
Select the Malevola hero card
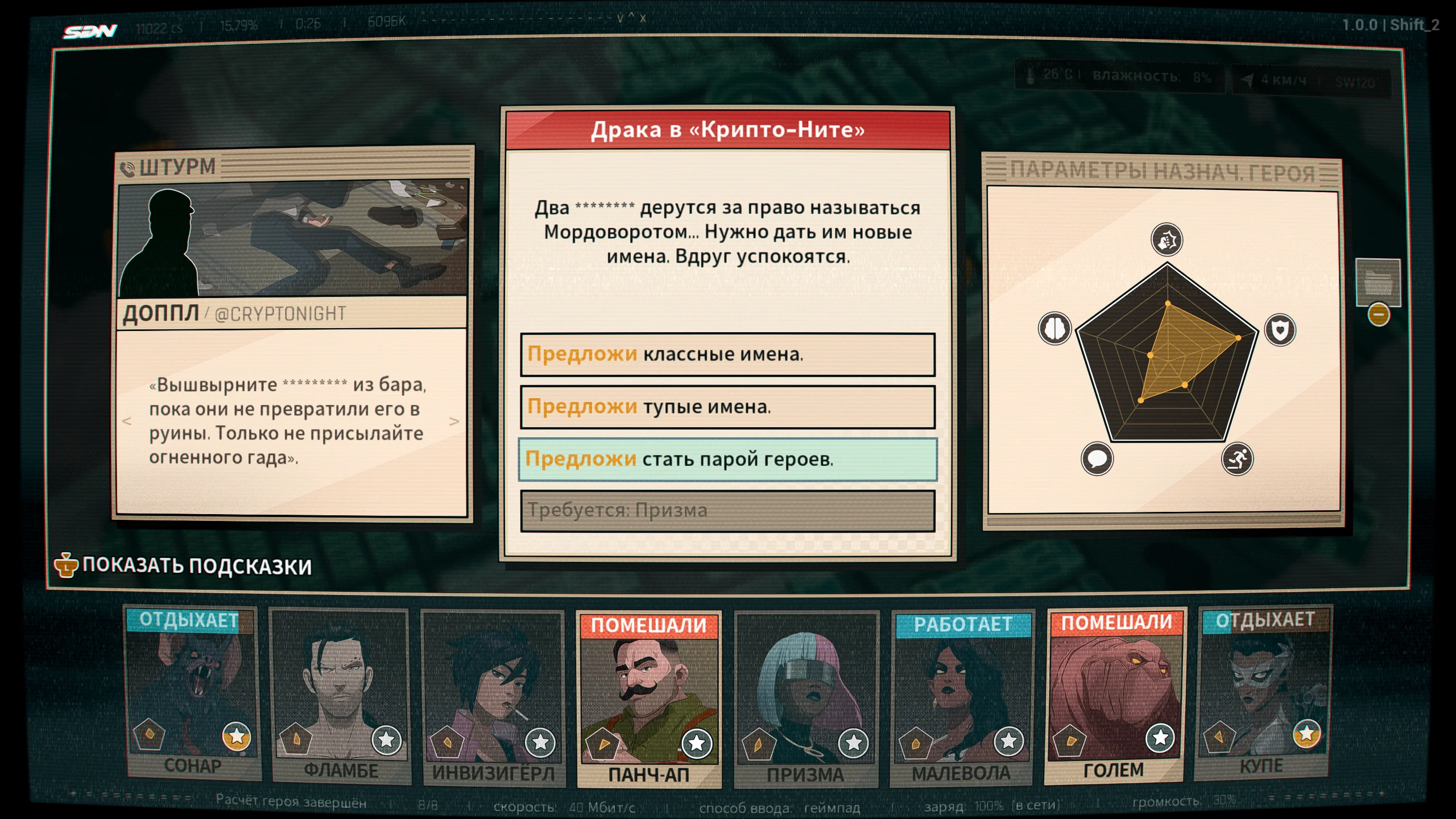[962, 697]
